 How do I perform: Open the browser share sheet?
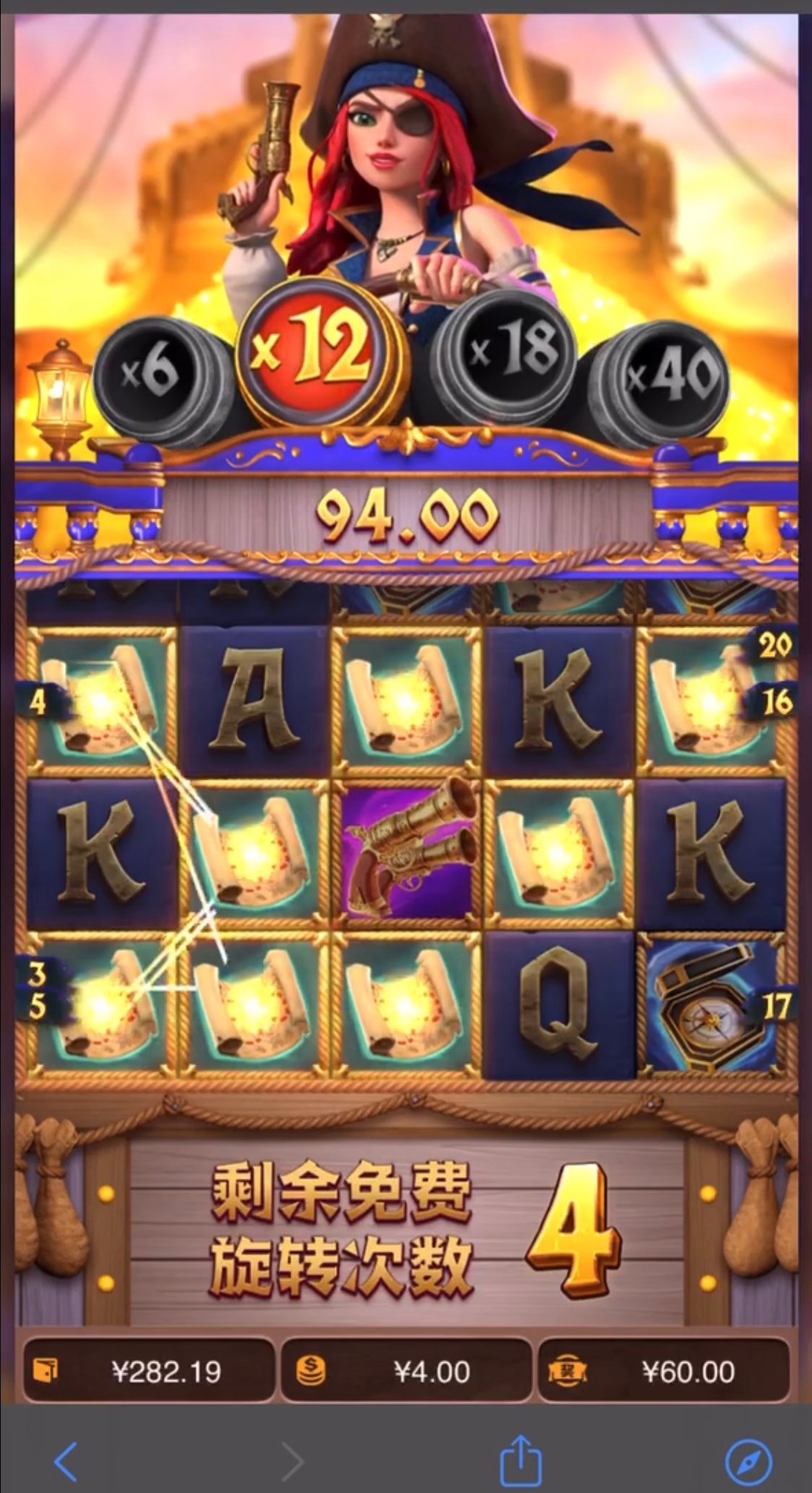pos(521,1460)
